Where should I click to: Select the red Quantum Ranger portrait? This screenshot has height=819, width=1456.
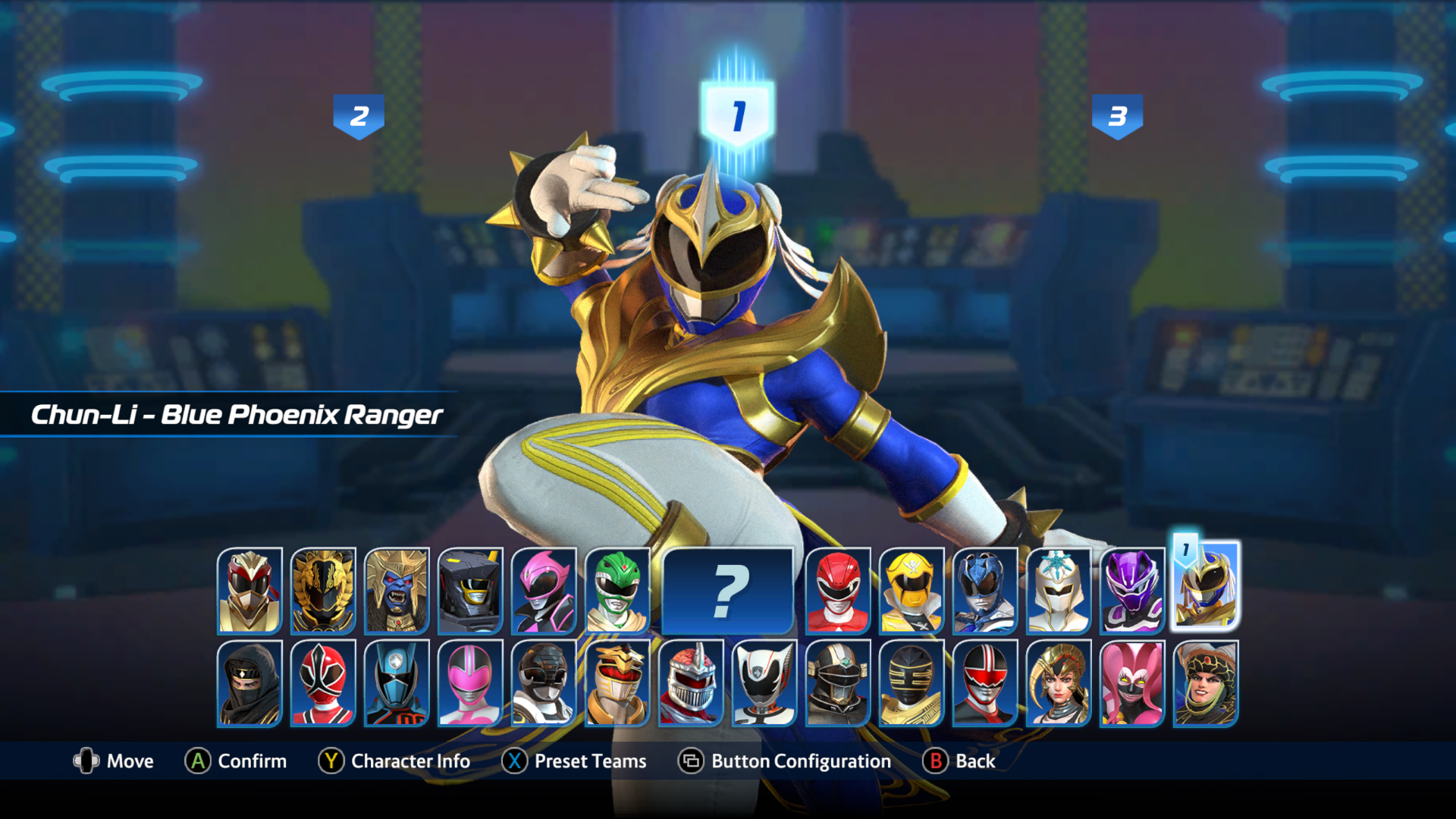(984, 683)
